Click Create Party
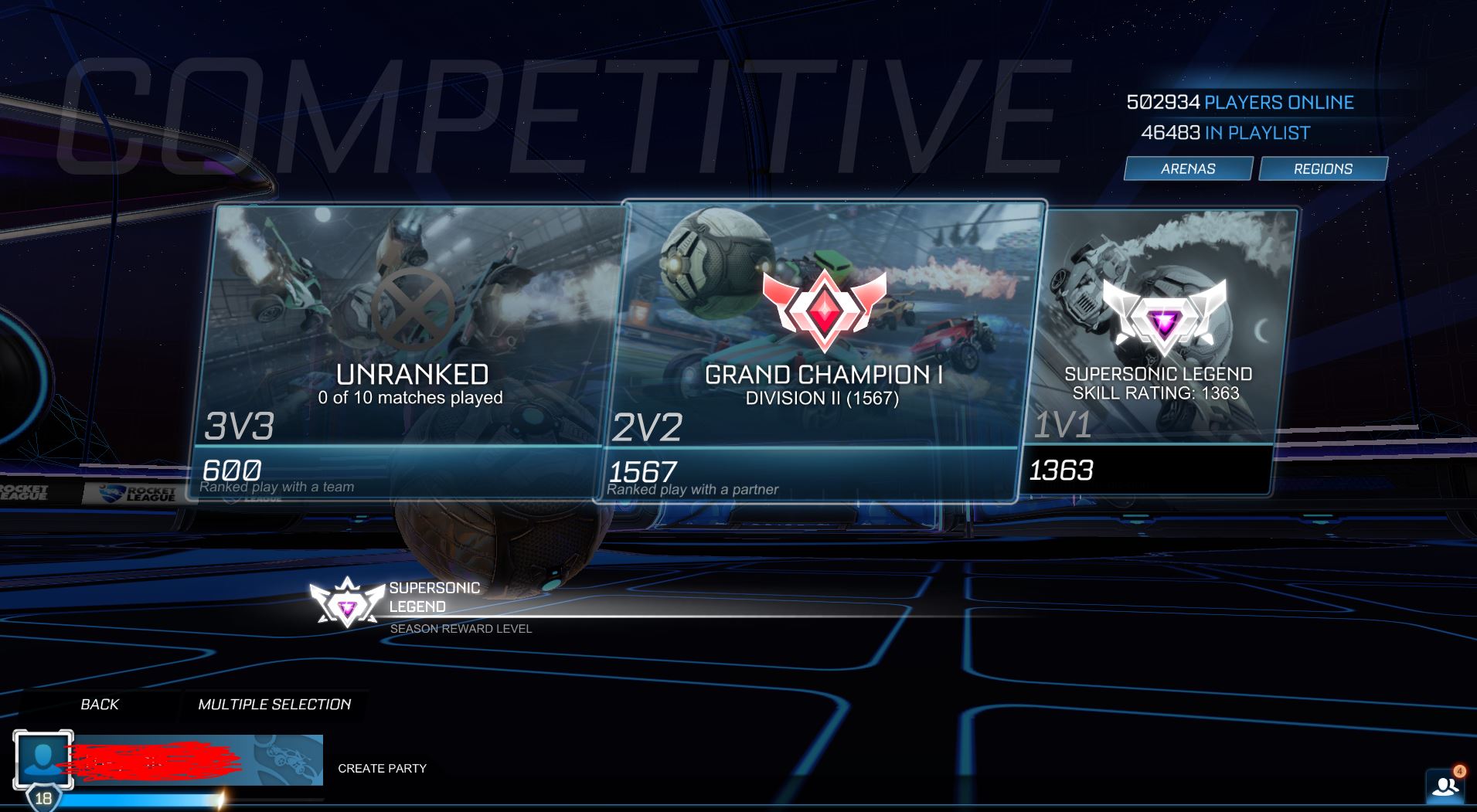This screenshot has height=812, width=1477. 382,768
